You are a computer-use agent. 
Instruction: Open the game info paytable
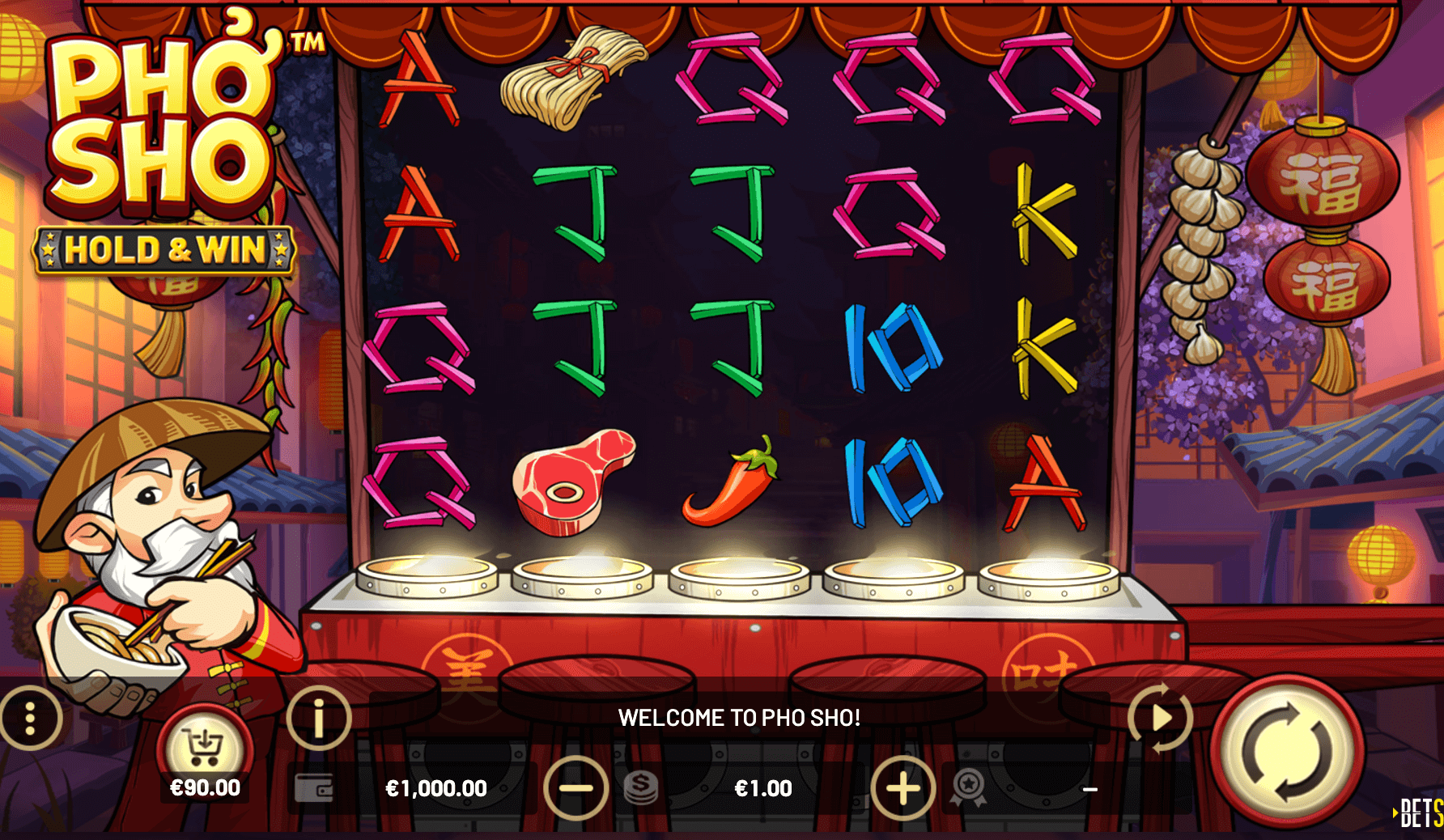pos(318,717)
